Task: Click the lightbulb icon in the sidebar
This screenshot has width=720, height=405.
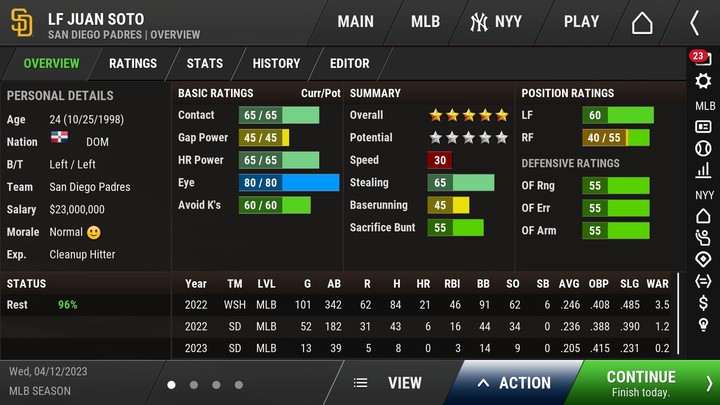Action: 703,325
